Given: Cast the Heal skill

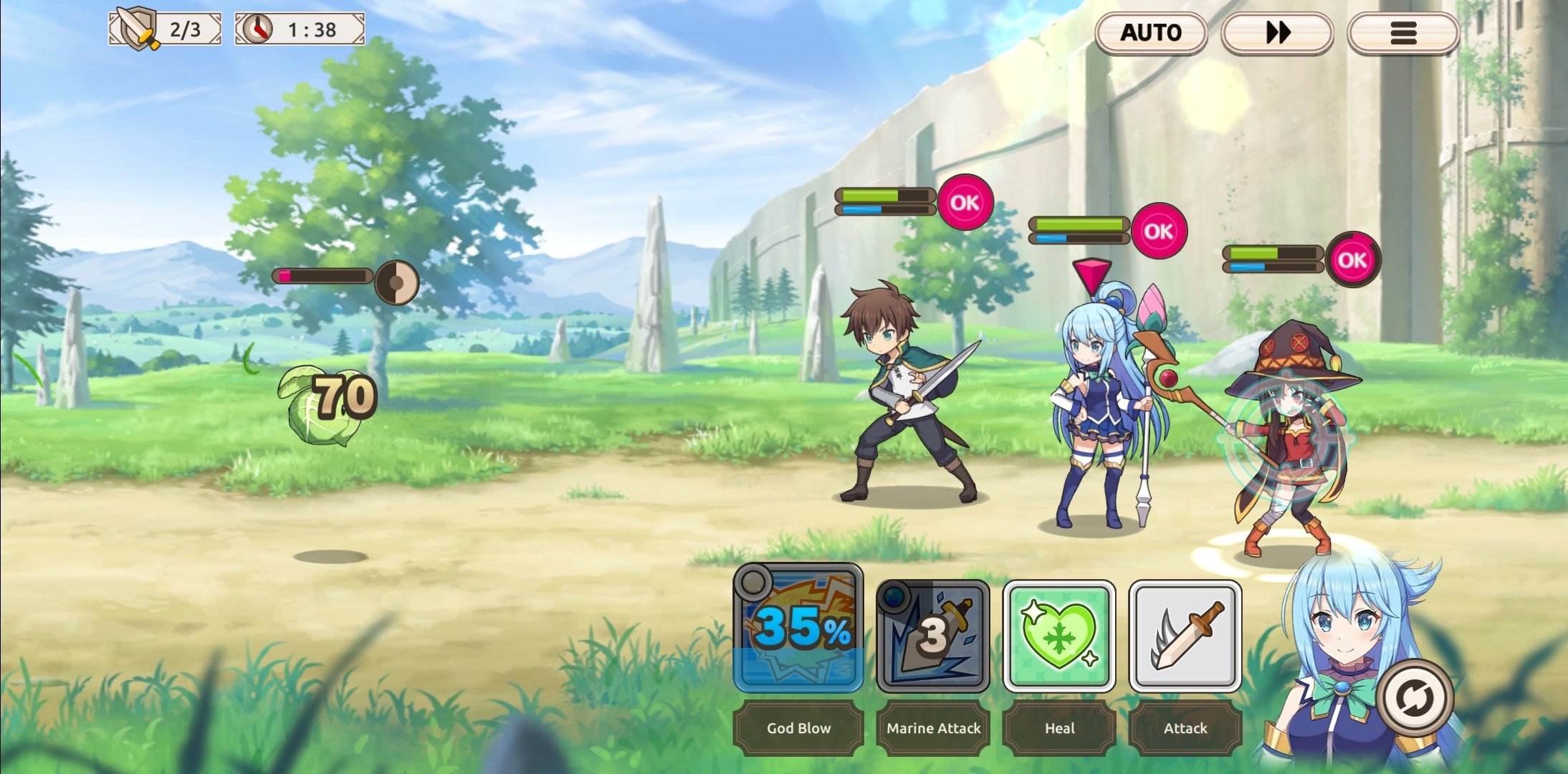Looking at the screenshot, I should coord(1059,636).
